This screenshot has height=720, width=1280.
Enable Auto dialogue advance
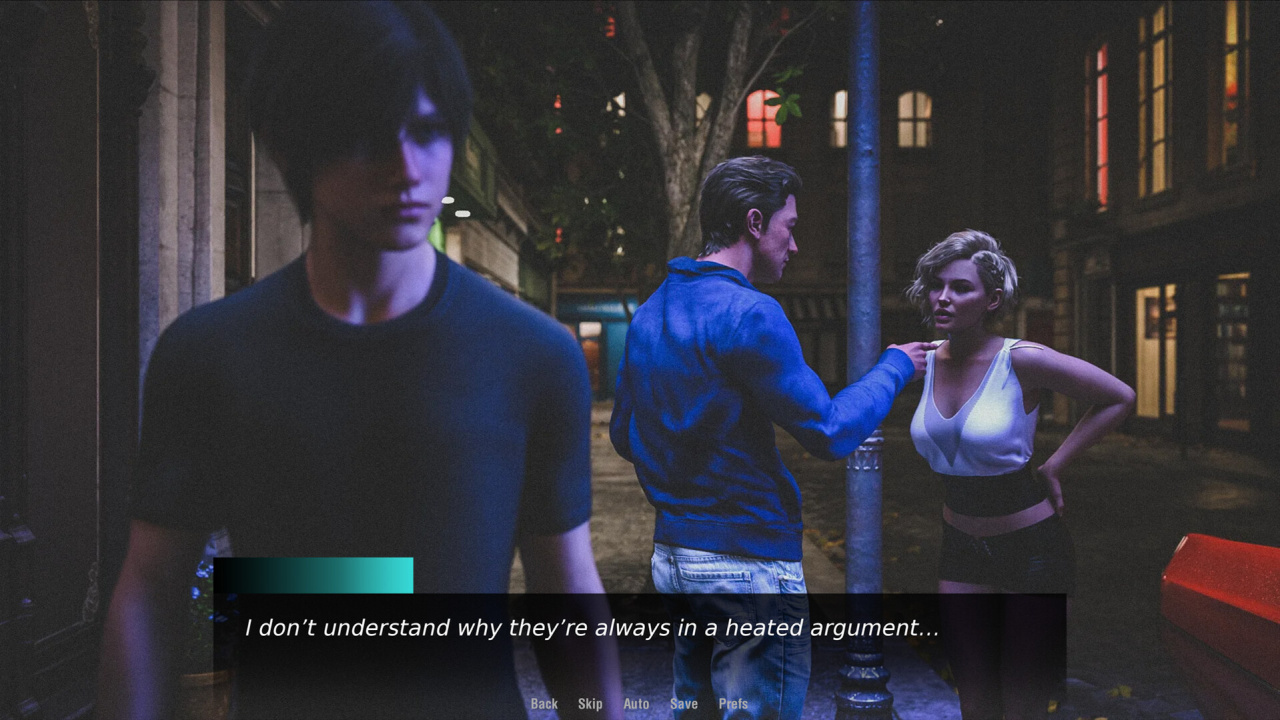(x=636, y=704)
